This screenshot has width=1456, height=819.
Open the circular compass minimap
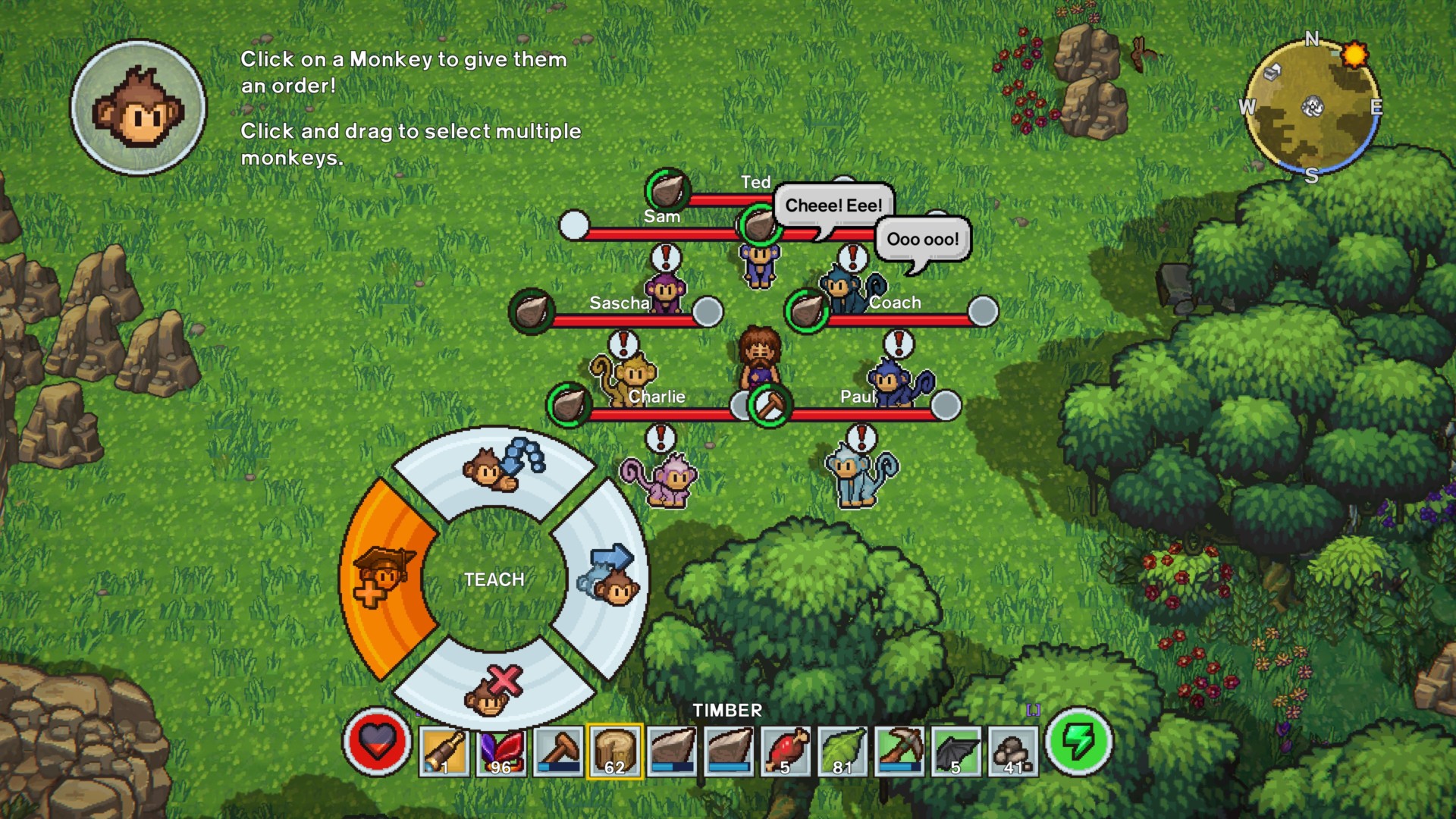click(1312, 107)
